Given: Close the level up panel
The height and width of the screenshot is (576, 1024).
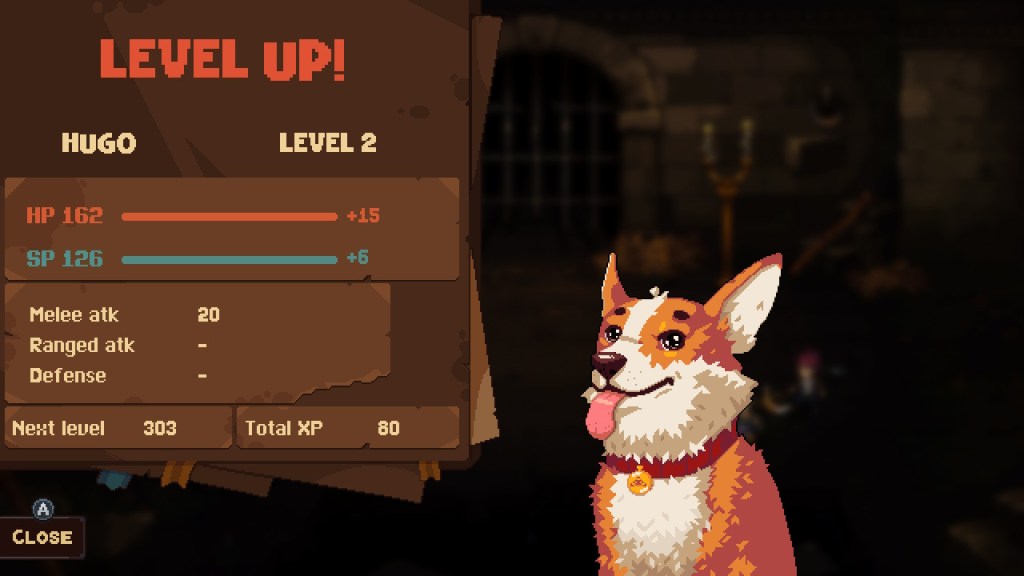Looking at the screenshot, I should pyautogui.click(x=42, y=537).
